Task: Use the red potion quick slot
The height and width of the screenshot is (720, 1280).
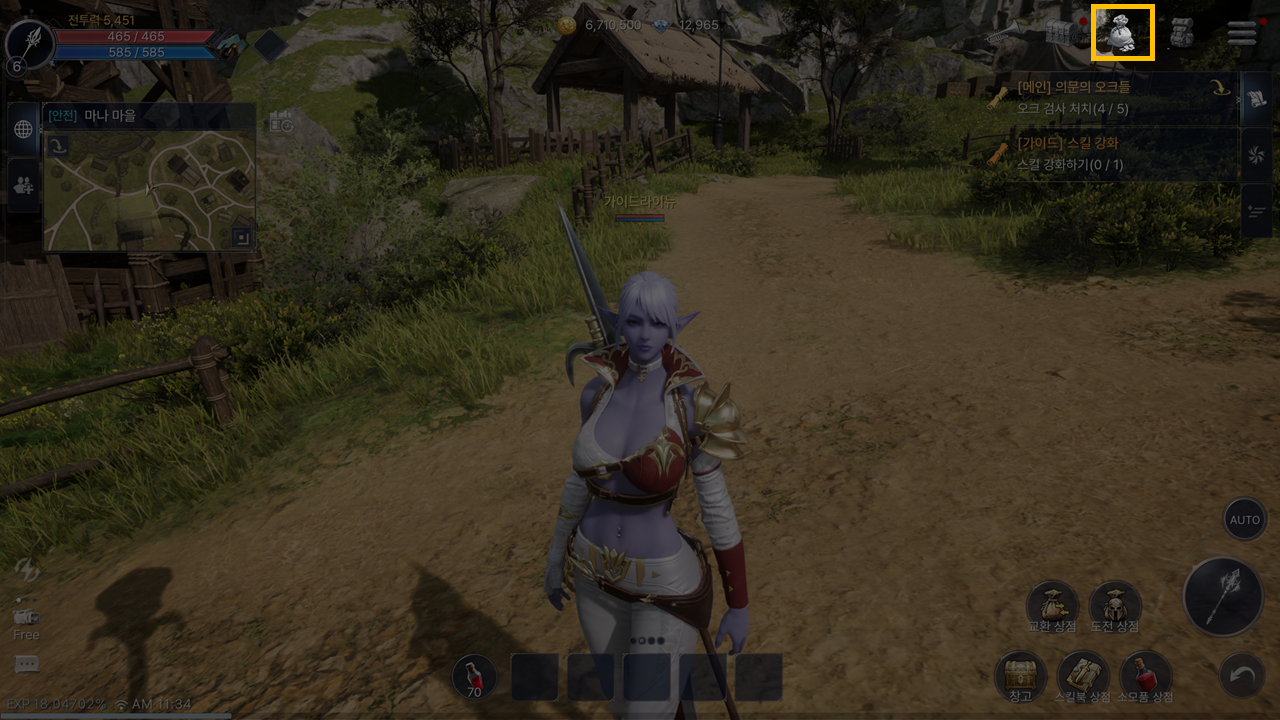Action: pyautogui.click(x=474, y=677)
